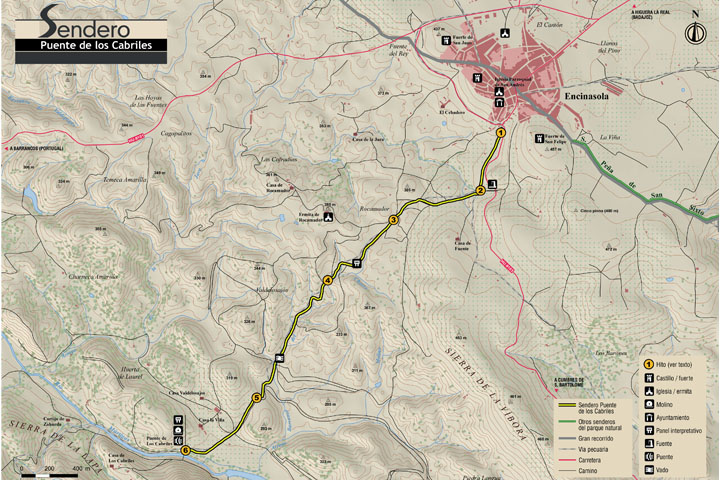Click waypoint marker 5 on the trail
720x480 pixels.
coord(257,399)
